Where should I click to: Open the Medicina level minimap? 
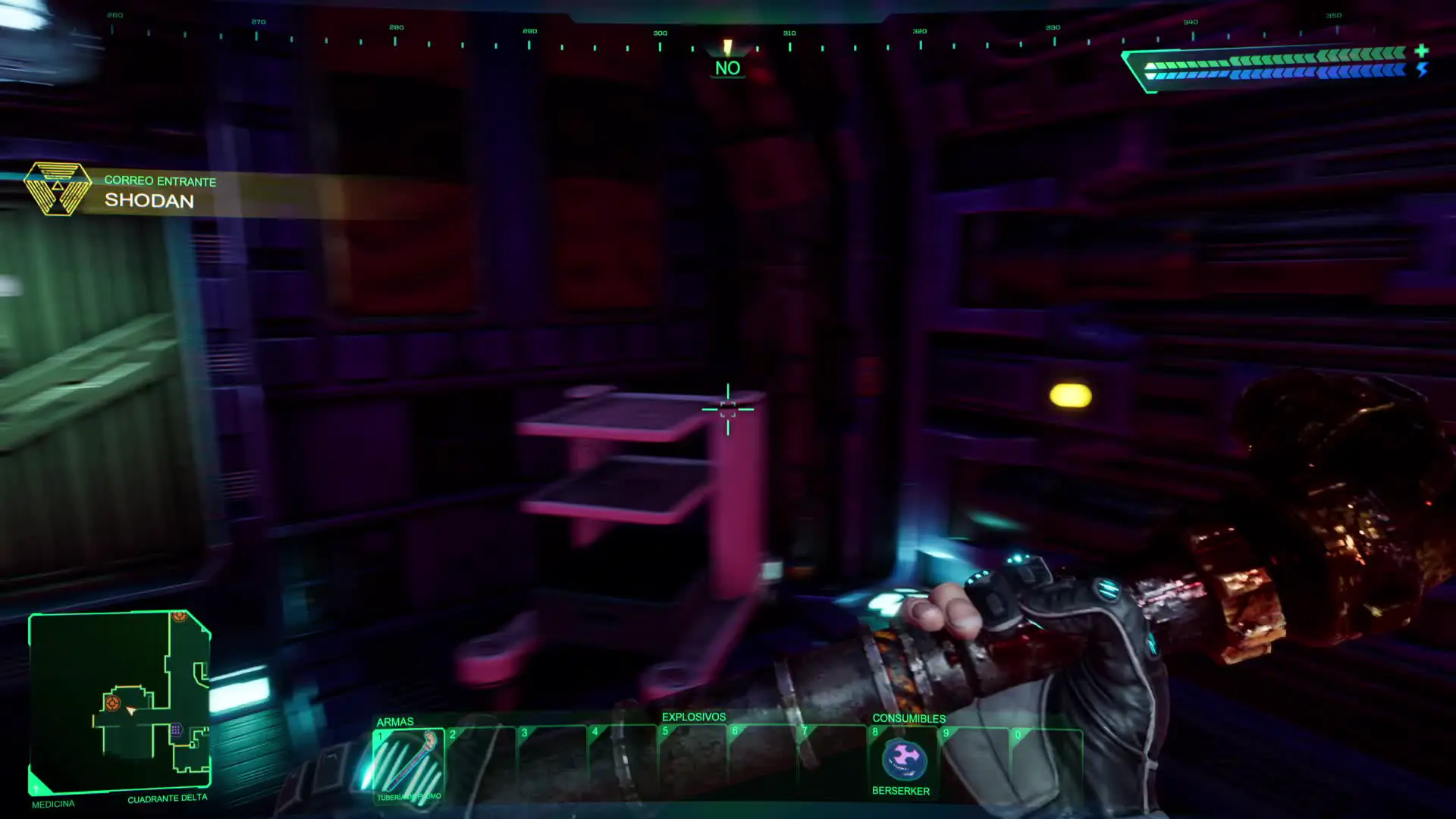(120, 701)
